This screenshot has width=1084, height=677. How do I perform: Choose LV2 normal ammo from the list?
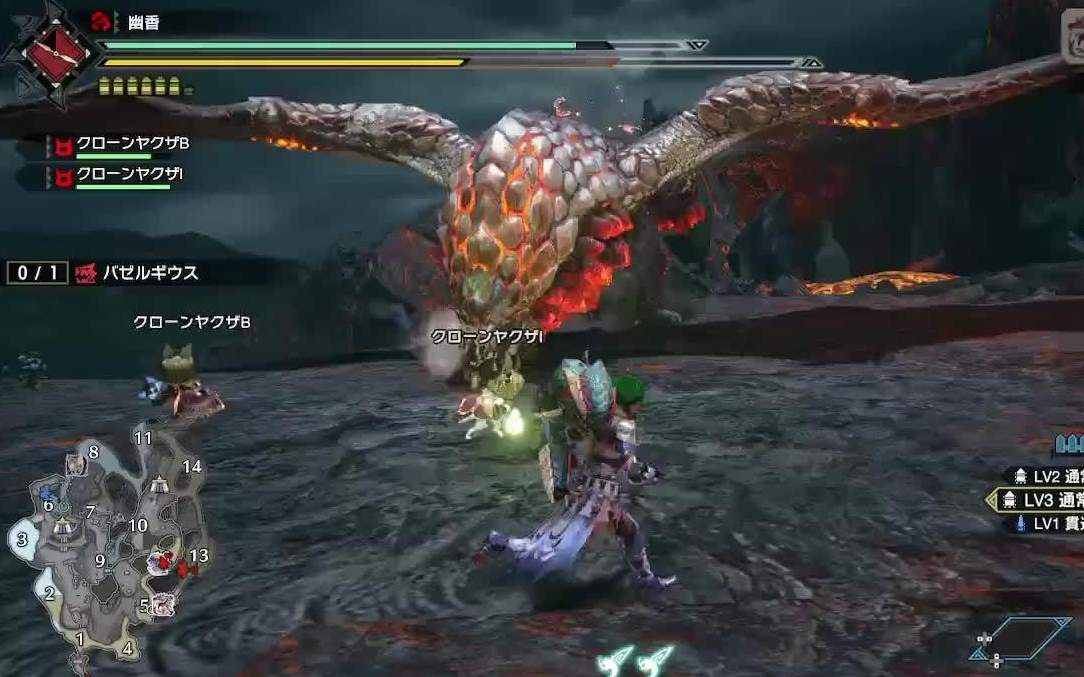tap(1048, 476)
